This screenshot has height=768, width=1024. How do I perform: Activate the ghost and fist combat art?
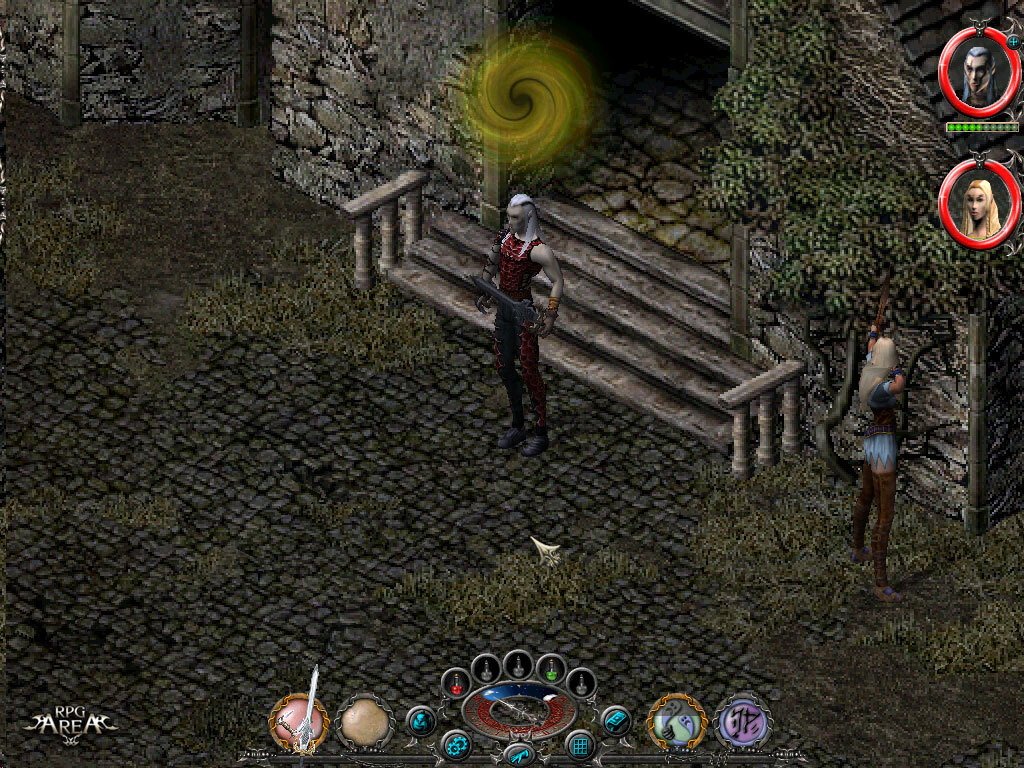tap(677, 722)
